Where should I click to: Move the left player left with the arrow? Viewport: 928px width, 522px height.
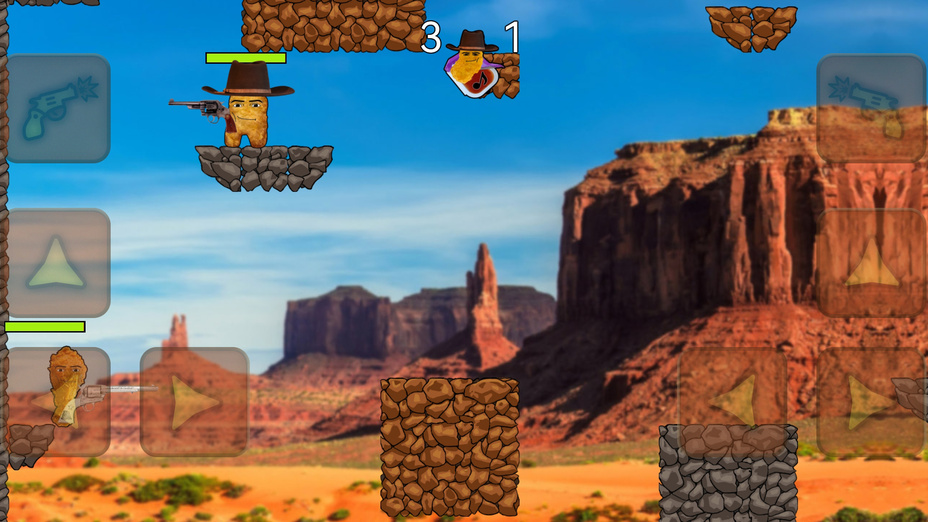[x=56, y=402]
